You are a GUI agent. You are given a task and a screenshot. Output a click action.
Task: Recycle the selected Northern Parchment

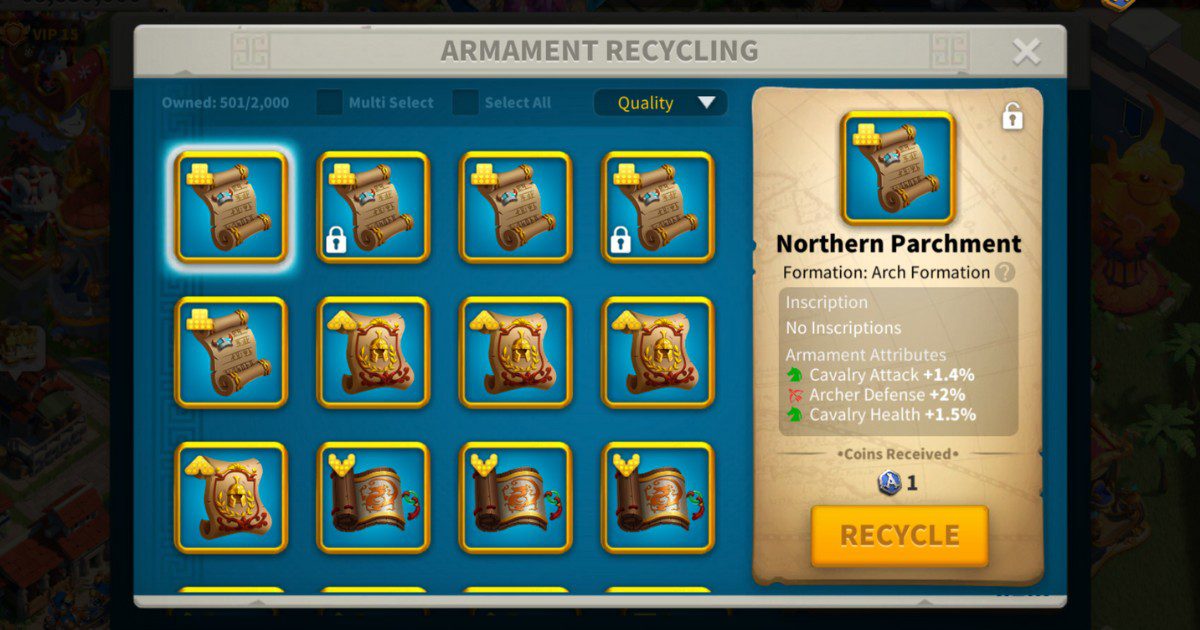[899, 535]
